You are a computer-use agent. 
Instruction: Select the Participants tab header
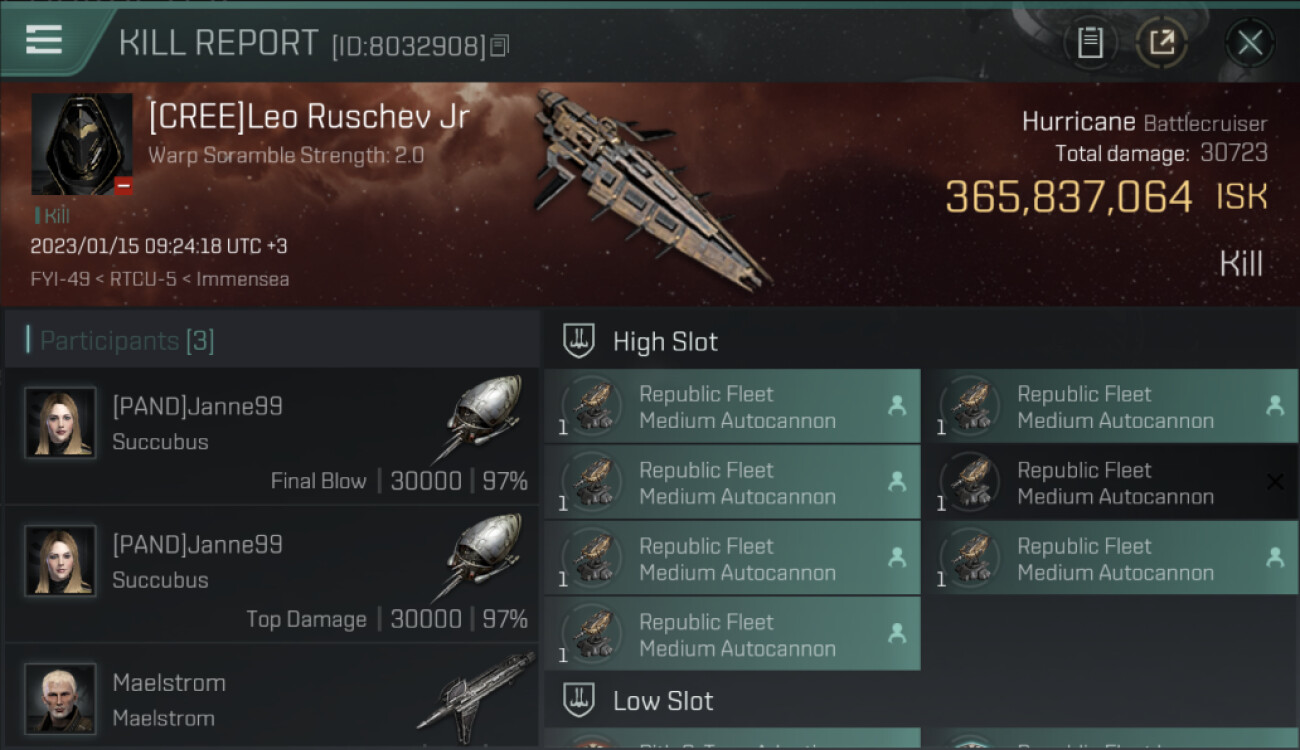(127, 341)
